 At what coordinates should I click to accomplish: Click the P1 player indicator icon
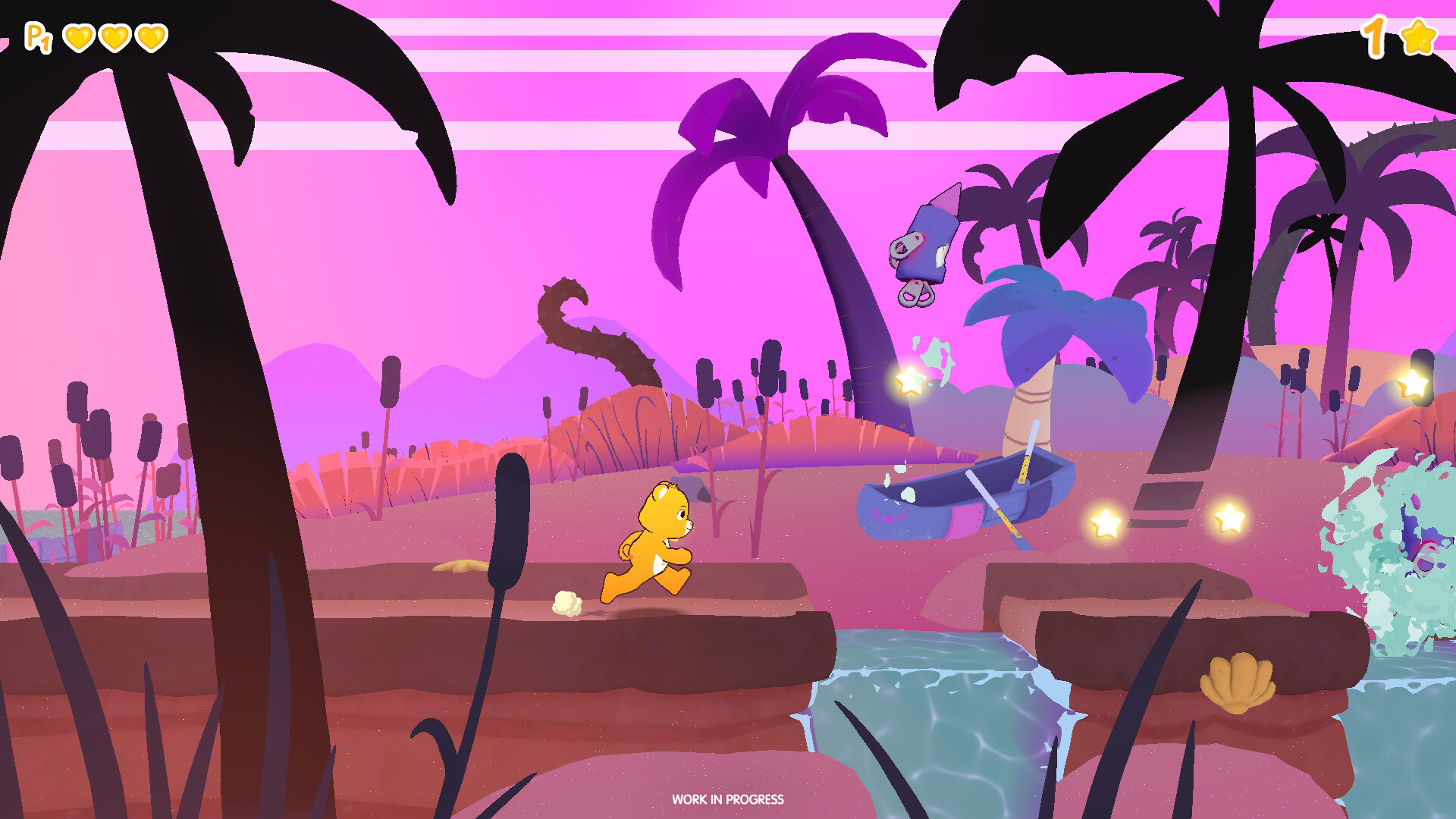[39, 36]
